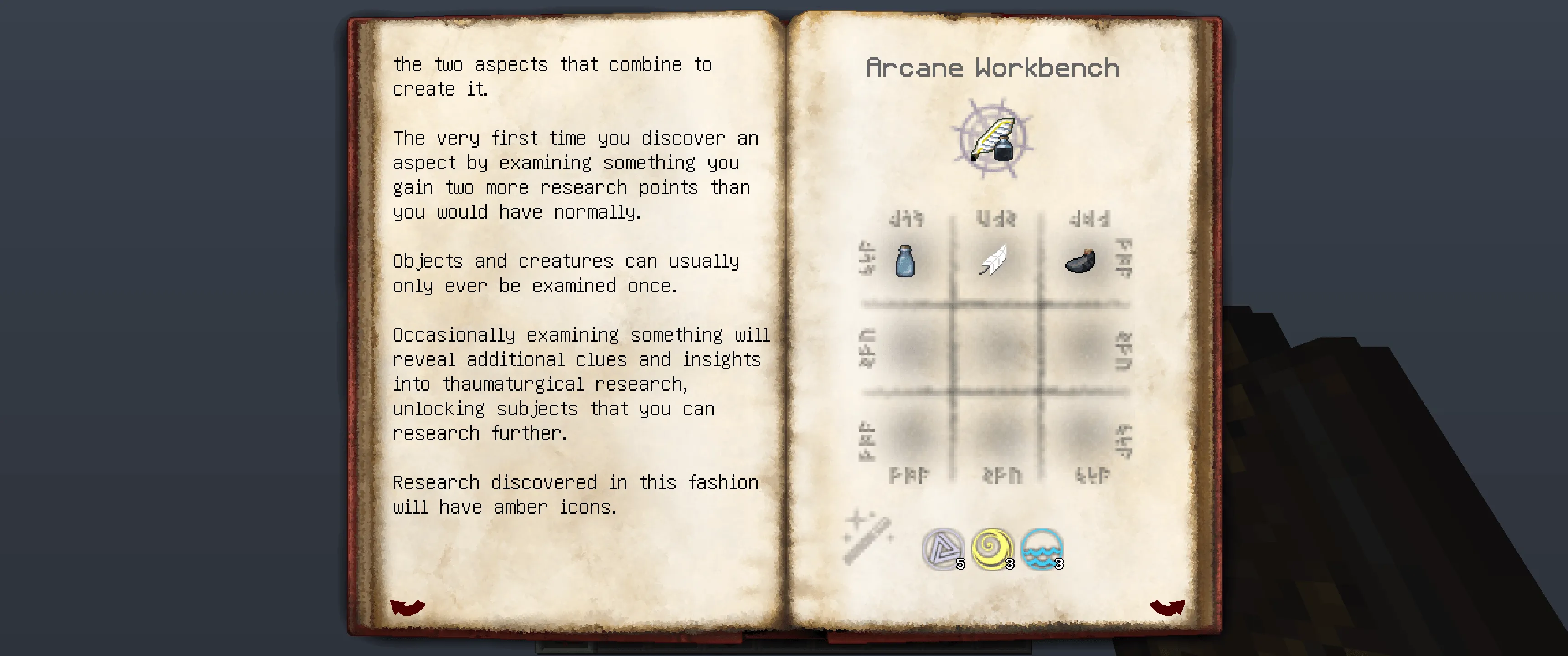
Task: Turn to the previous page
Action: tap(407, 606)
